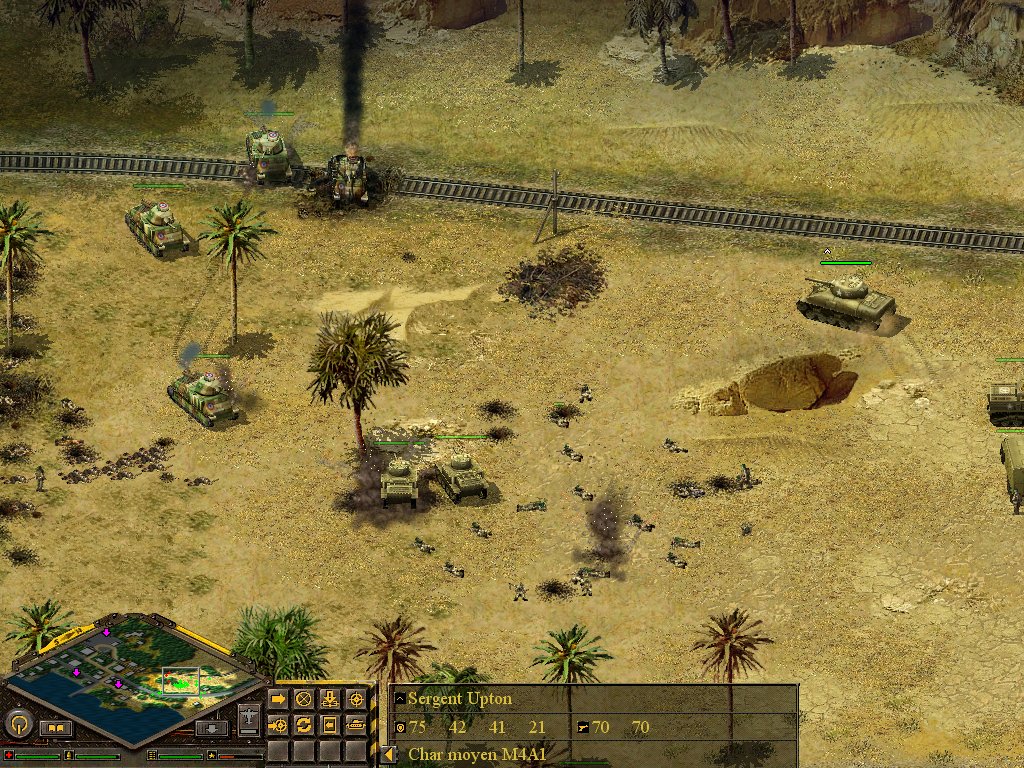The width and height of the screenshot is (1024, 768).
Task: Click the circular arrows rotate command
Action: click(x=304, y=724)
